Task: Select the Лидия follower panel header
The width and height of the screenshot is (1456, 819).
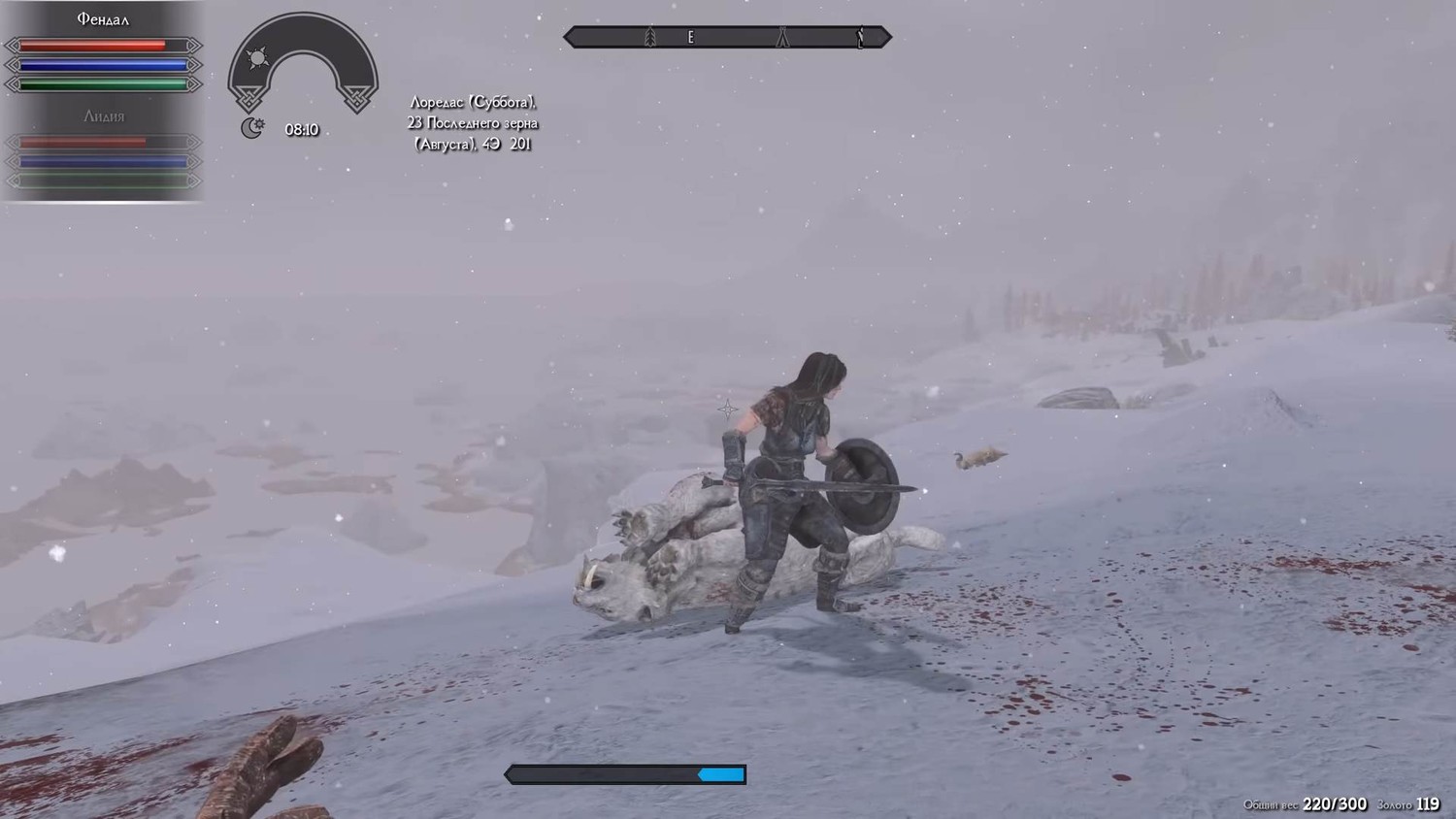Action: 103,116
